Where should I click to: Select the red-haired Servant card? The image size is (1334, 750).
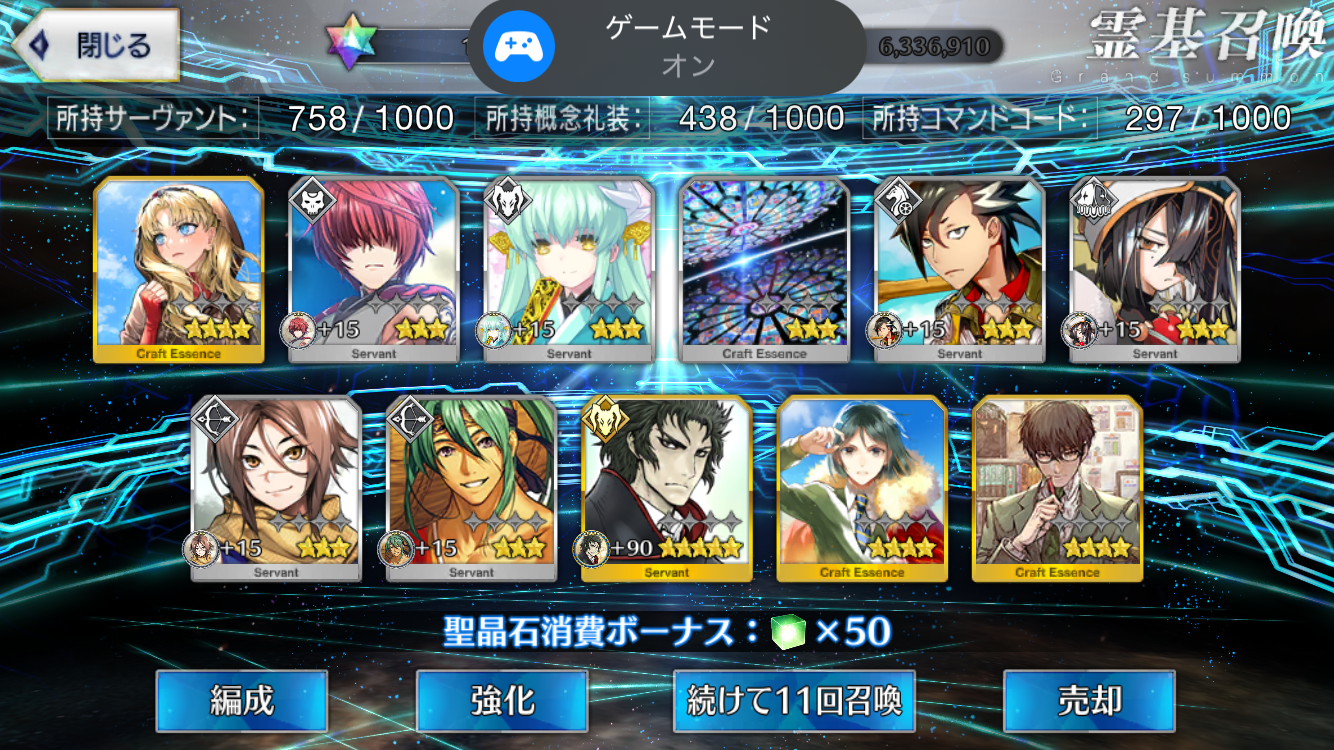374,269
